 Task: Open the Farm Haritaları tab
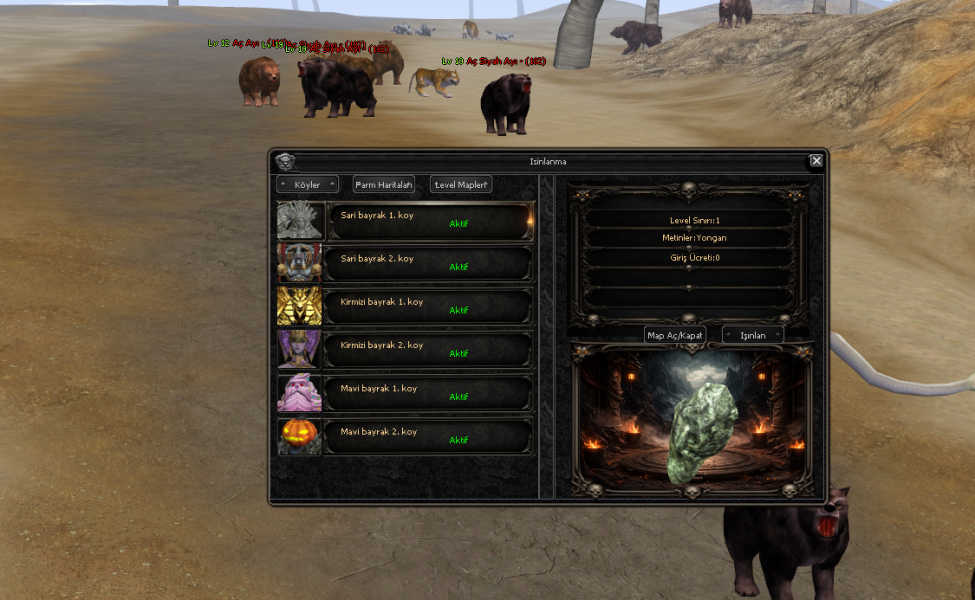coord(384,185)
